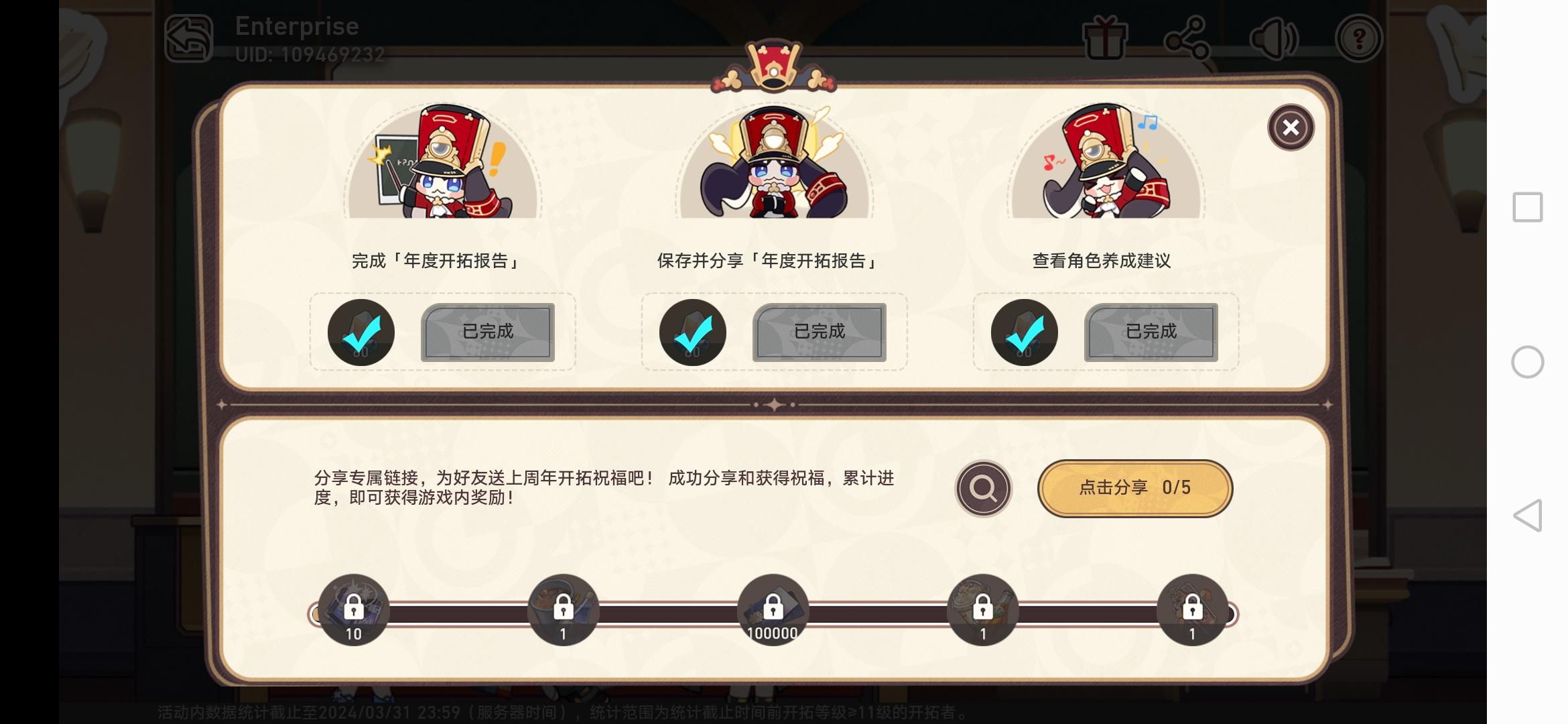The height and width of the screenshot is (724, 1568).
Task: Mute game audio via speaker icon
Action: [x=1274, y=38]
